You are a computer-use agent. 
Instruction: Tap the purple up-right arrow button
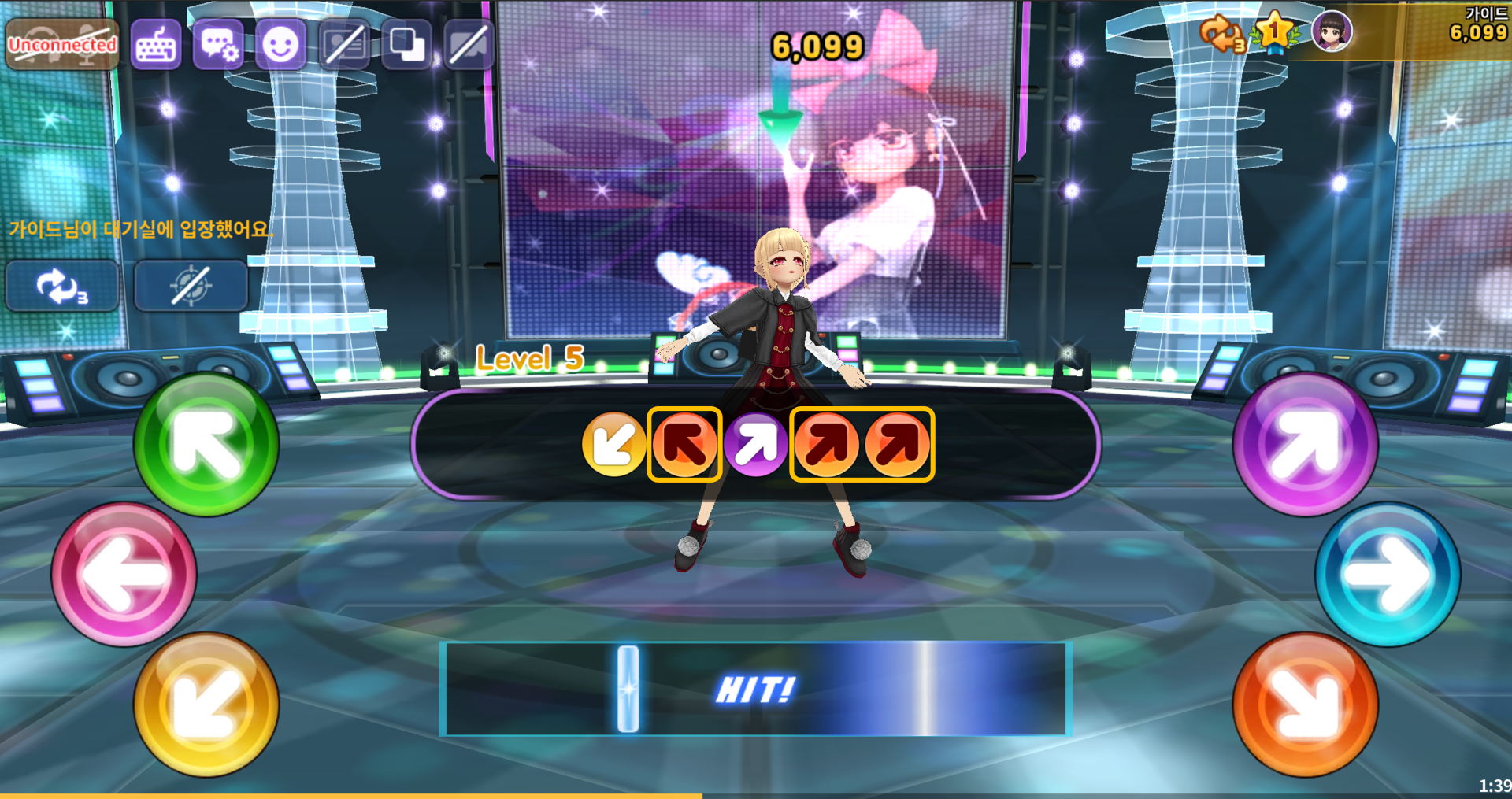coord(1305,445)
